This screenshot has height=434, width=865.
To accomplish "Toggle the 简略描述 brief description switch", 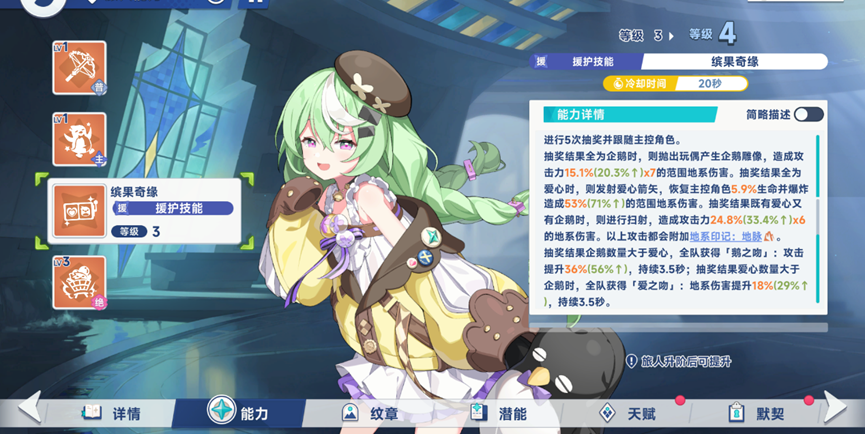I will 808,114.
